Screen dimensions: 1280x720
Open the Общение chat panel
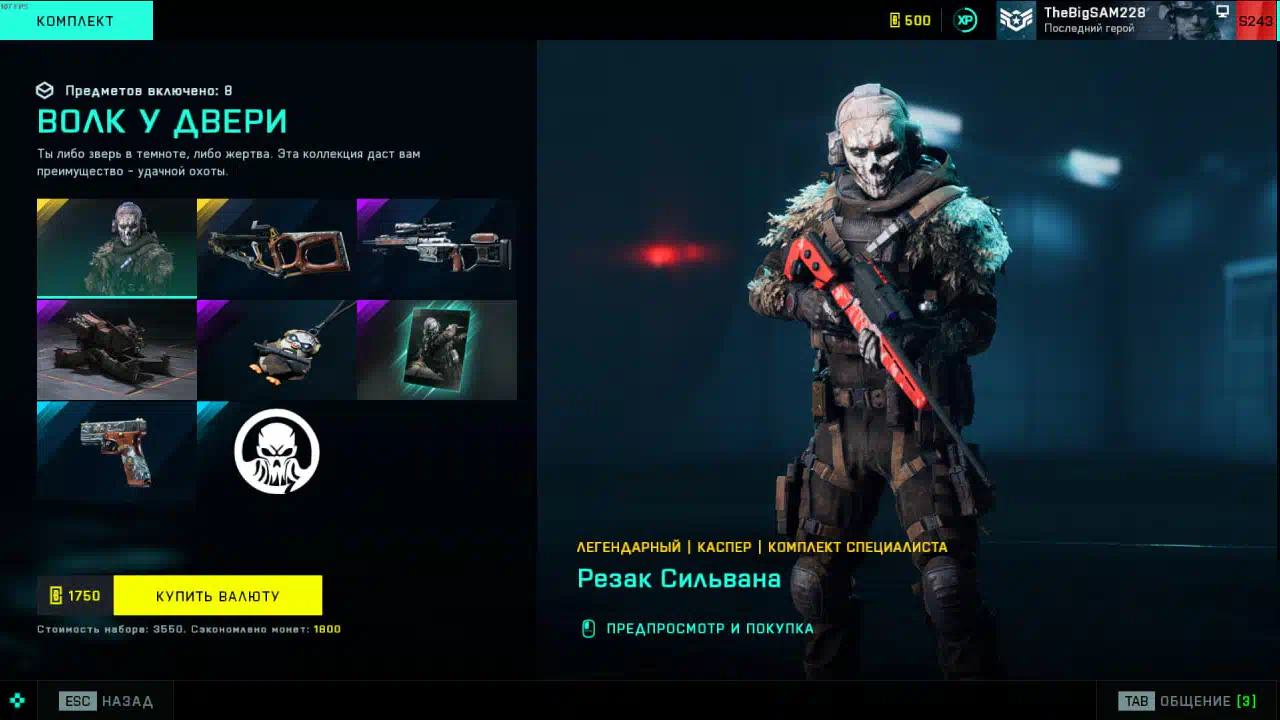point(1188,701)
